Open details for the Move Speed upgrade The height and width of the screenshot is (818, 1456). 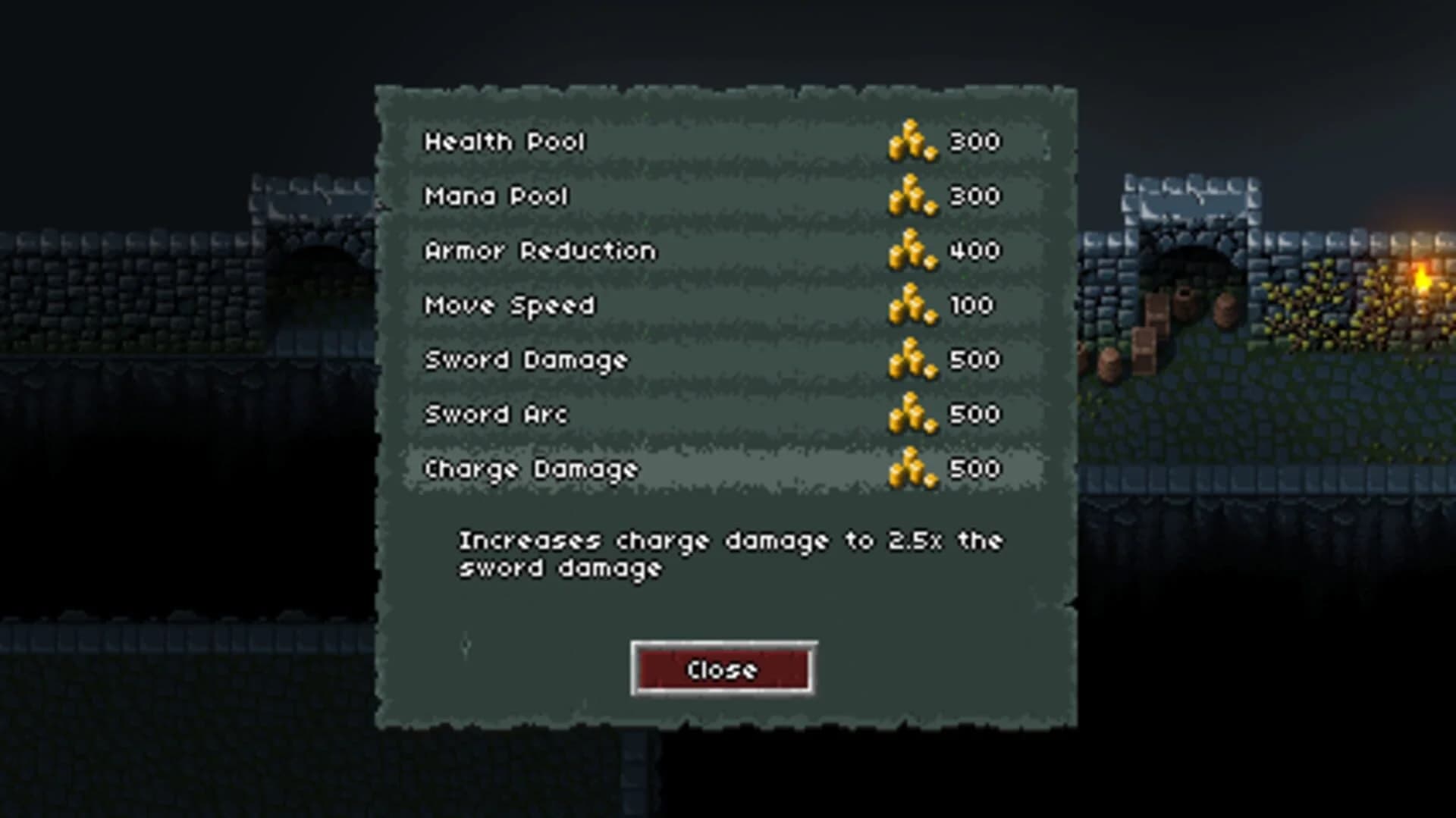point(510,305)
